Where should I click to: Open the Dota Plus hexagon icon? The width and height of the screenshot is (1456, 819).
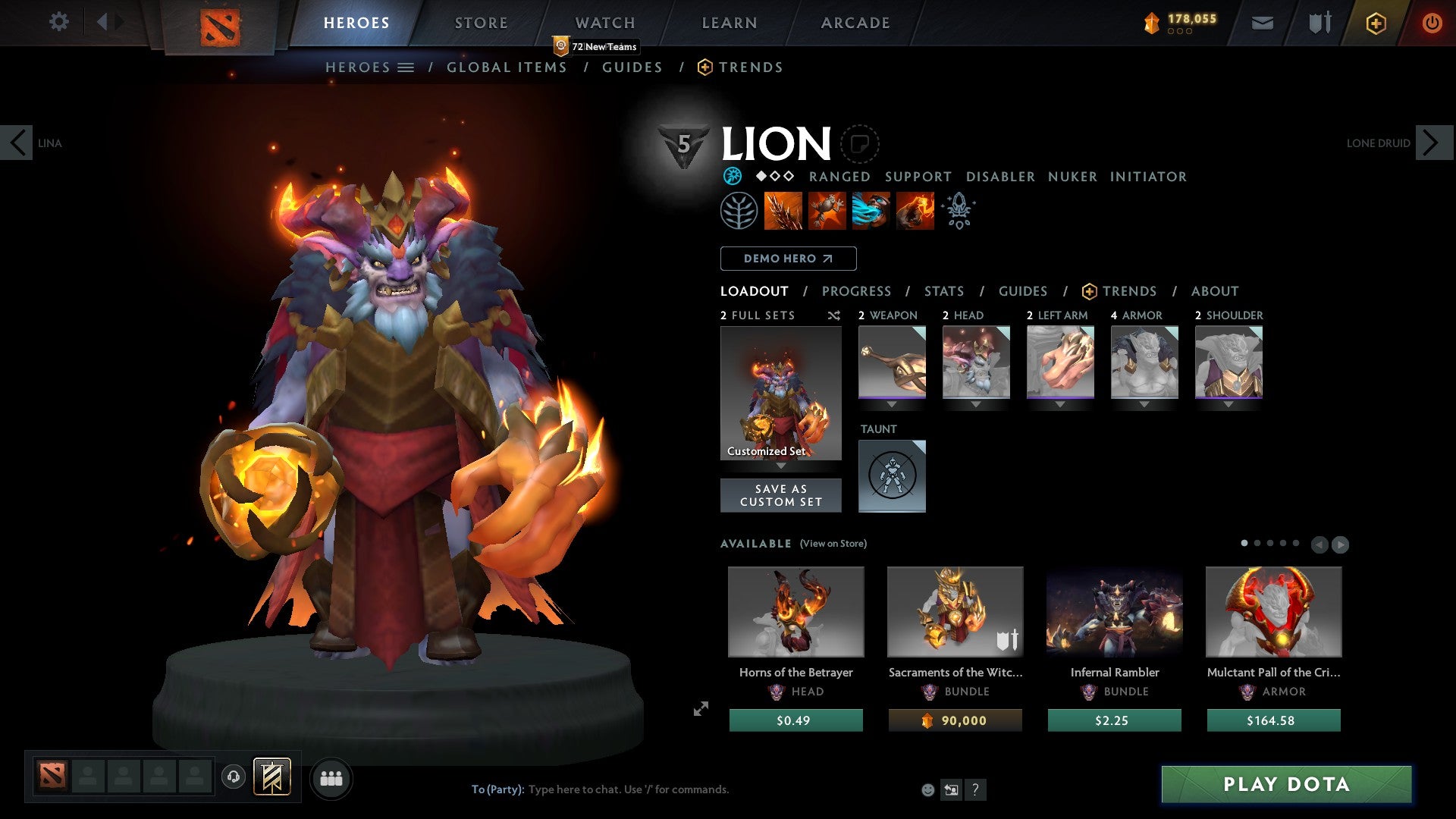click(1375, 23)
